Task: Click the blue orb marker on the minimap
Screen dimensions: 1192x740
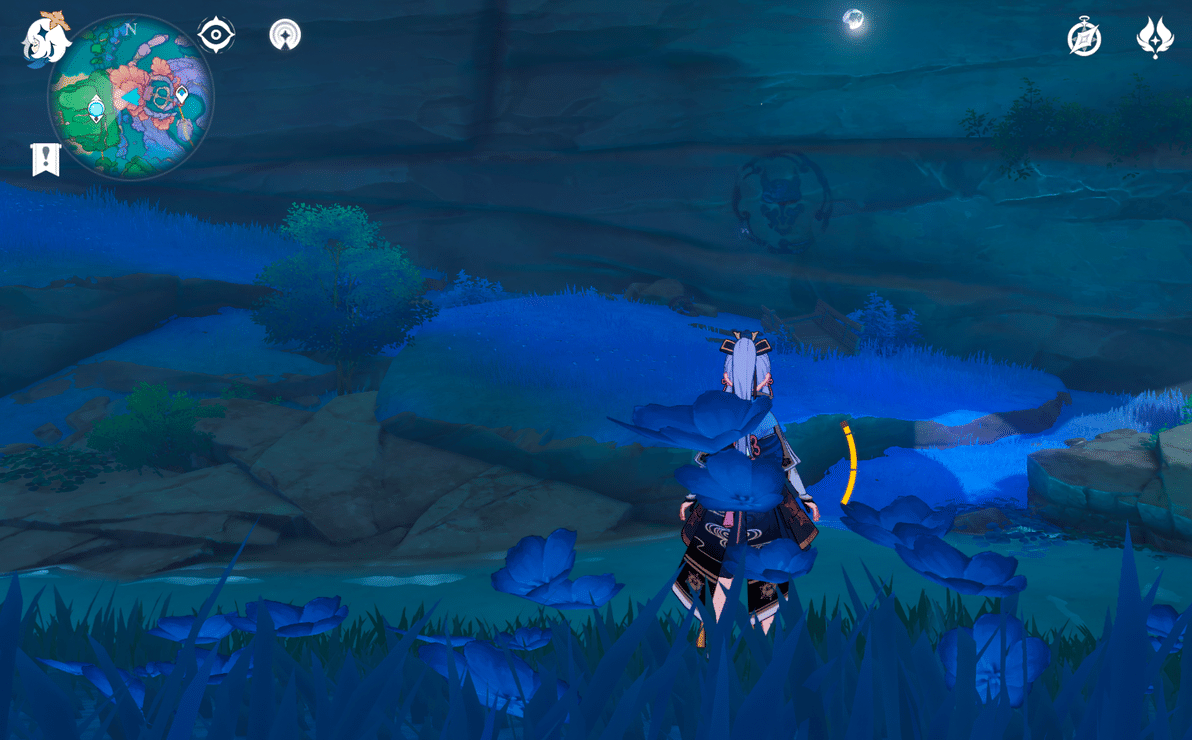Action: 96,107
